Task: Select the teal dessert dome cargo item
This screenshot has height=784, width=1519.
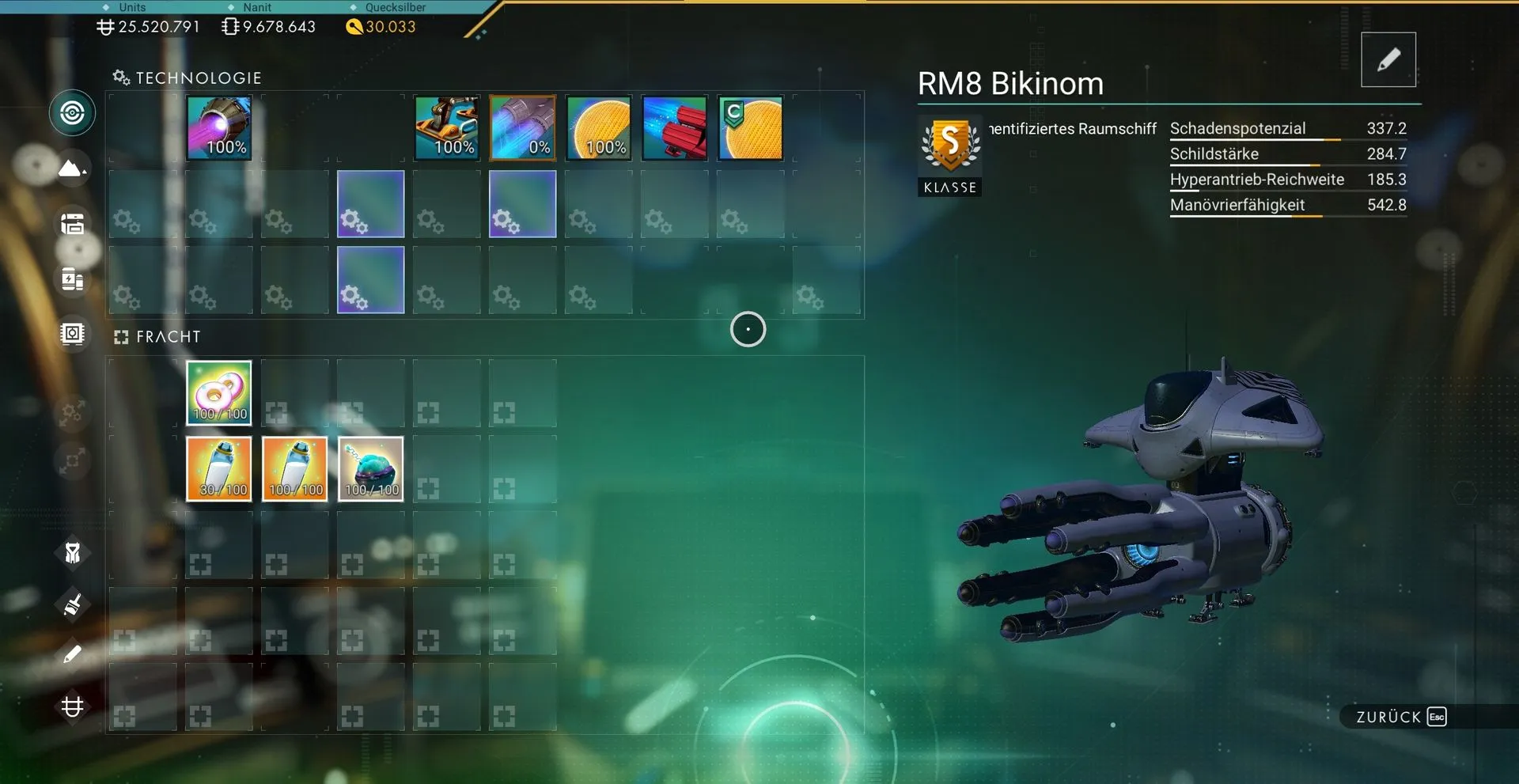Action: pyautogui.click(x=371, y=469)
